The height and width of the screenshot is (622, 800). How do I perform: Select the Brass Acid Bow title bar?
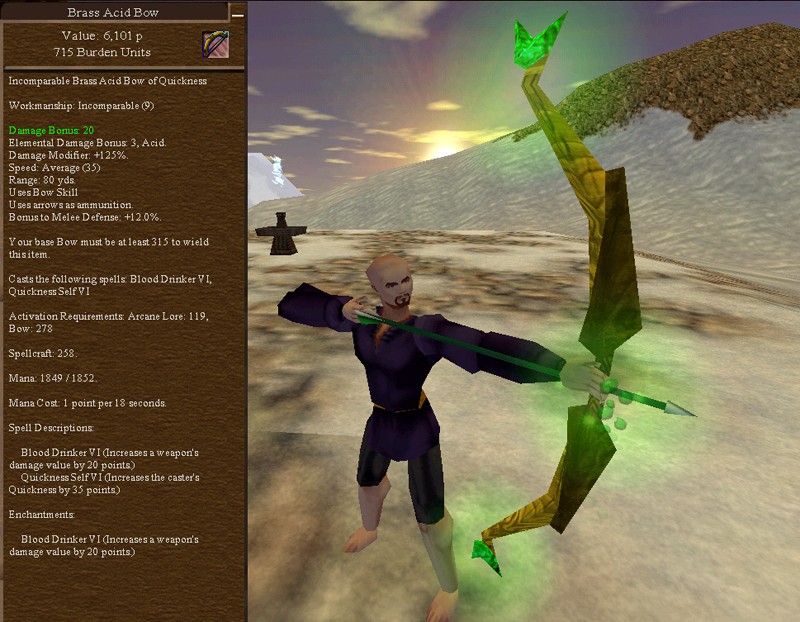[x=113, y=13]
